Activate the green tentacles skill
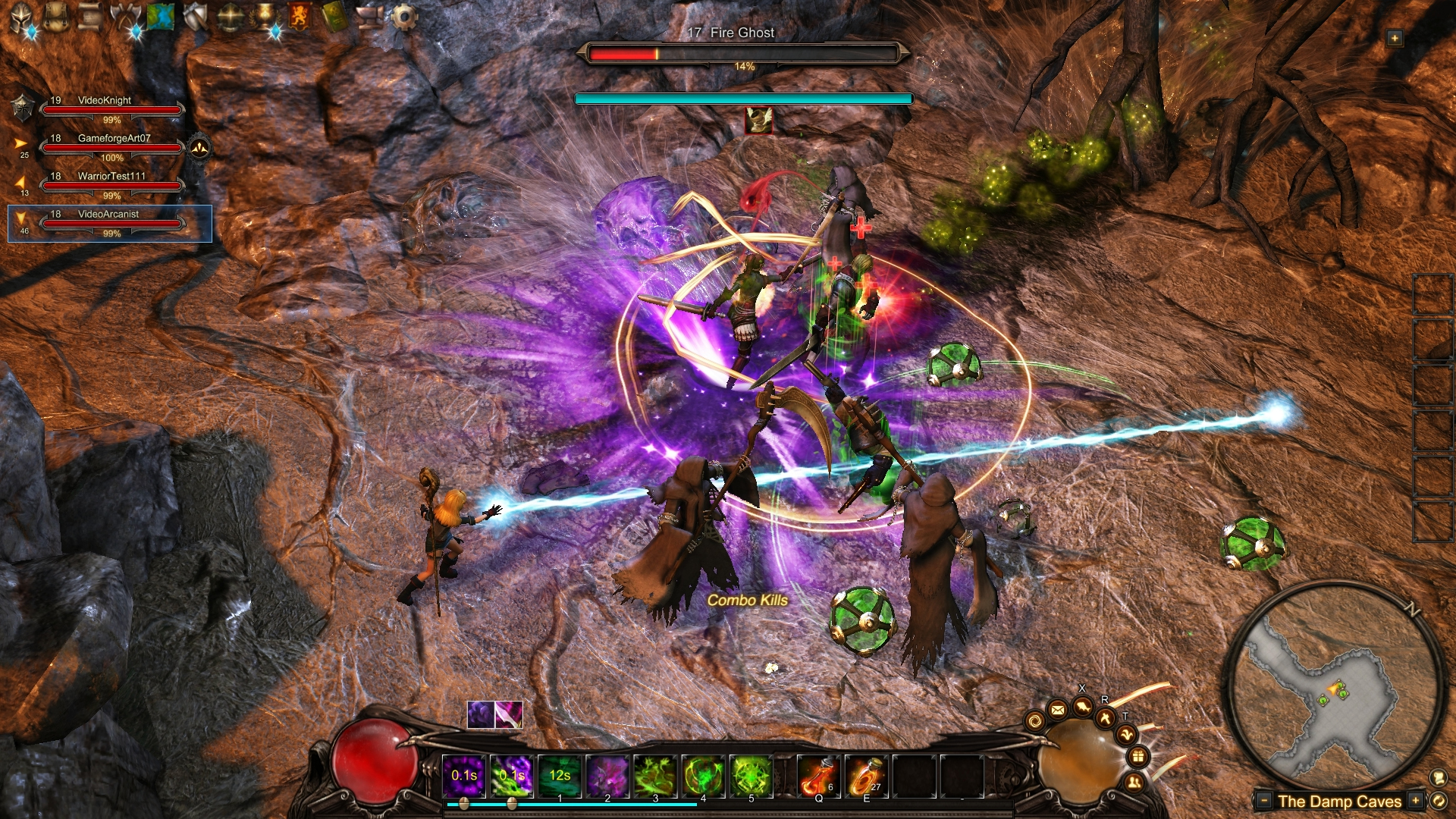Viewport: 1456px width, 819px height. coord(655,776)
